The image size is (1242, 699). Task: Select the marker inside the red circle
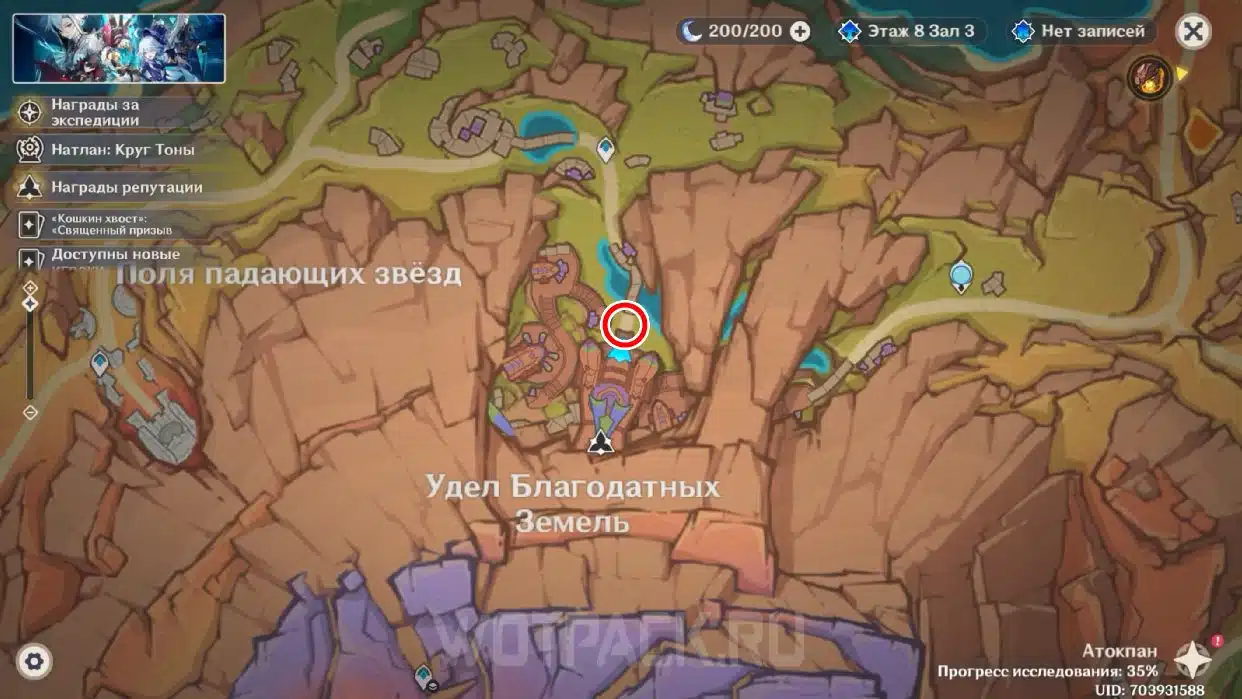click(x=625, y=325)
